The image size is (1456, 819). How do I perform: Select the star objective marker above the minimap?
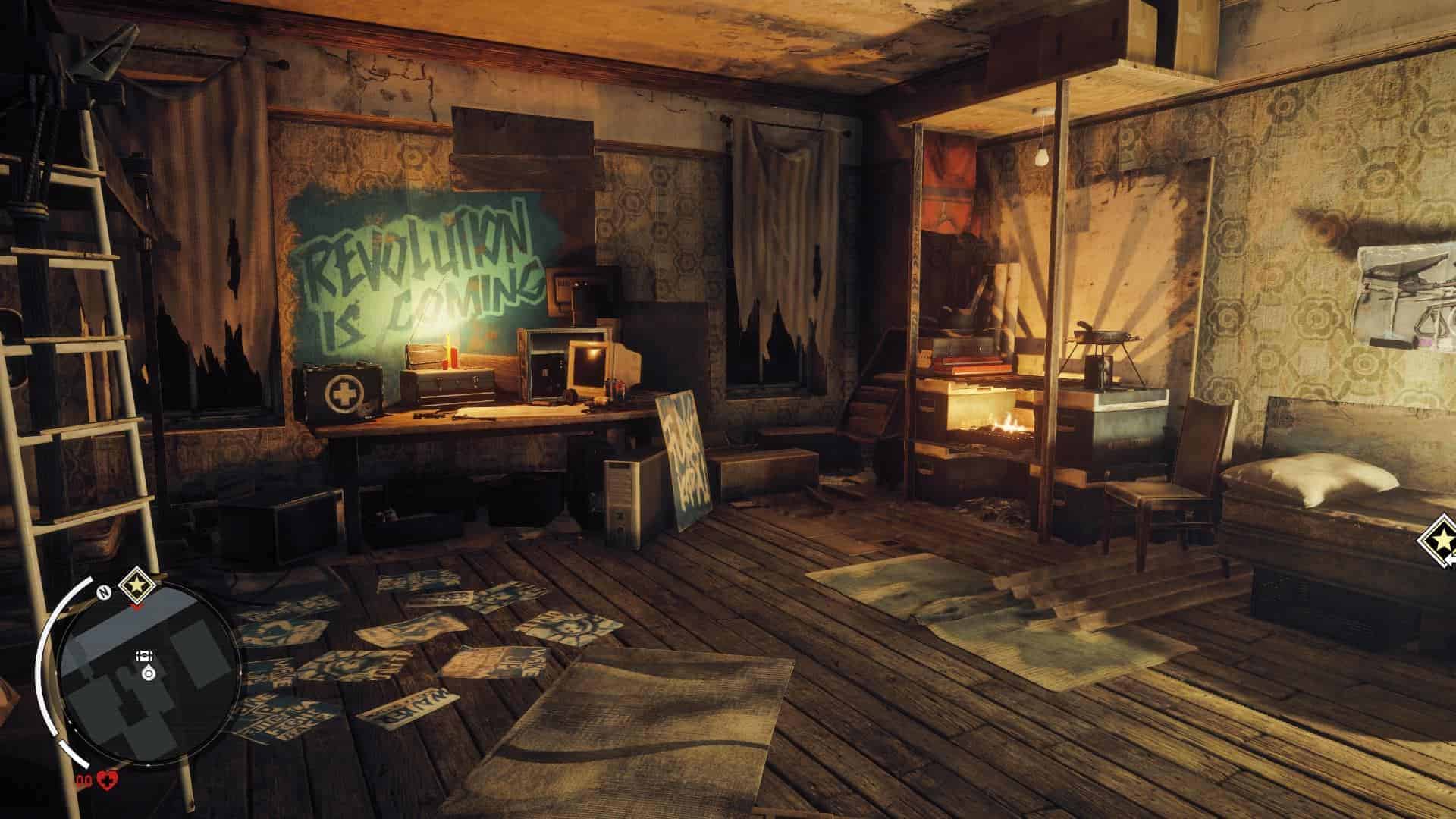pyautogui.click(x=136, y=584)
